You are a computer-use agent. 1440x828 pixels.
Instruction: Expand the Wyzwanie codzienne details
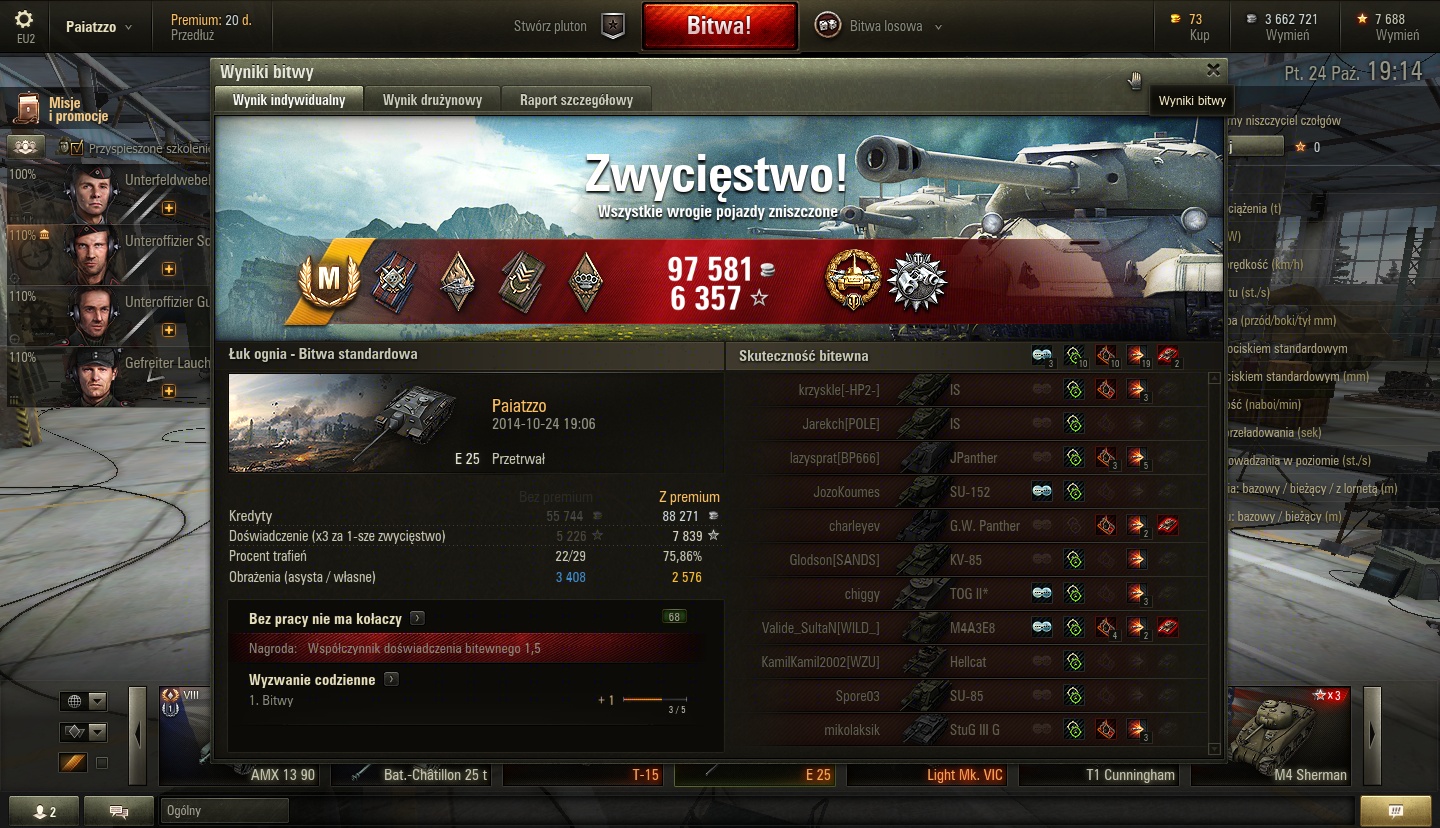tap(391, 680)
